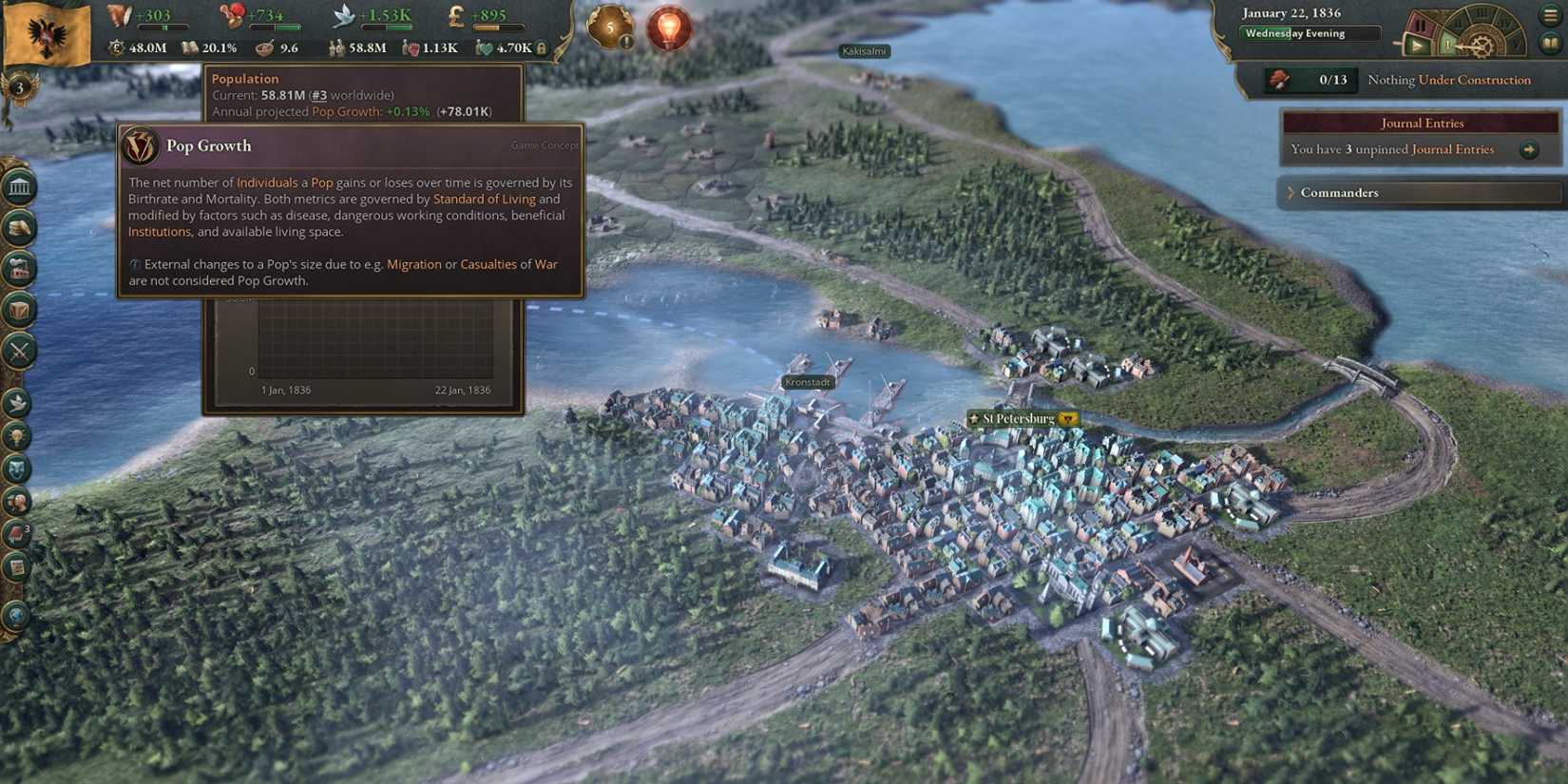Open the Budget panel from the sidebar
1568x784 pixels.
(17, 229)
